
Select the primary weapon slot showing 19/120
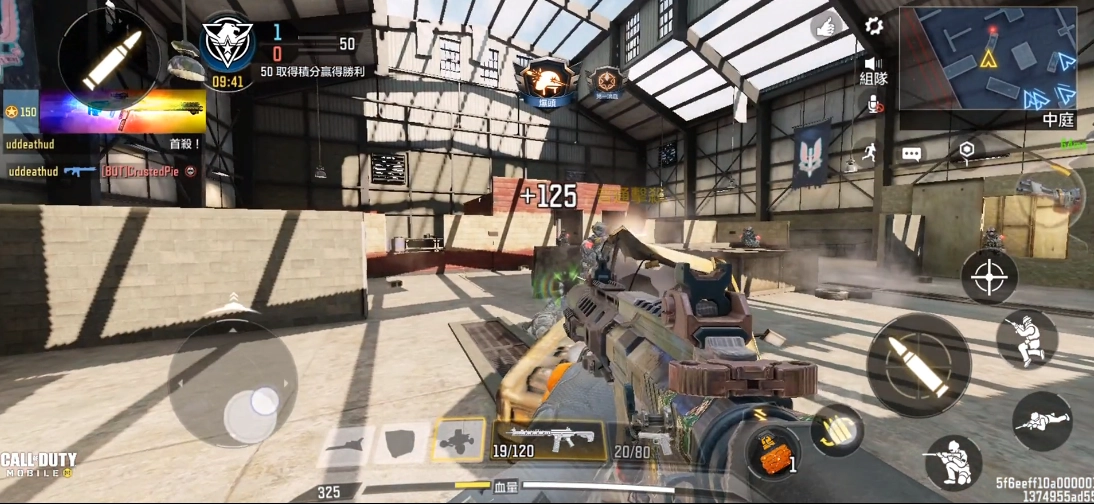click(549, 440)
